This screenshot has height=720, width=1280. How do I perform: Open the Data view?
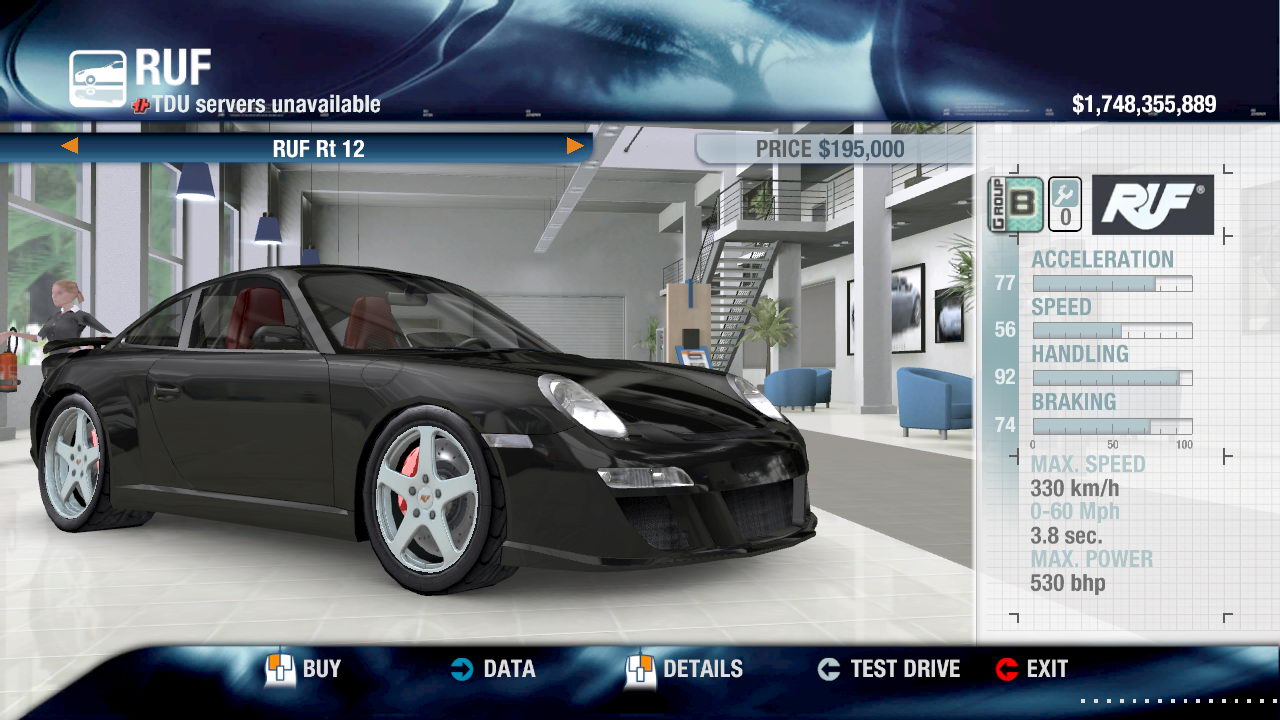point(492,669)
